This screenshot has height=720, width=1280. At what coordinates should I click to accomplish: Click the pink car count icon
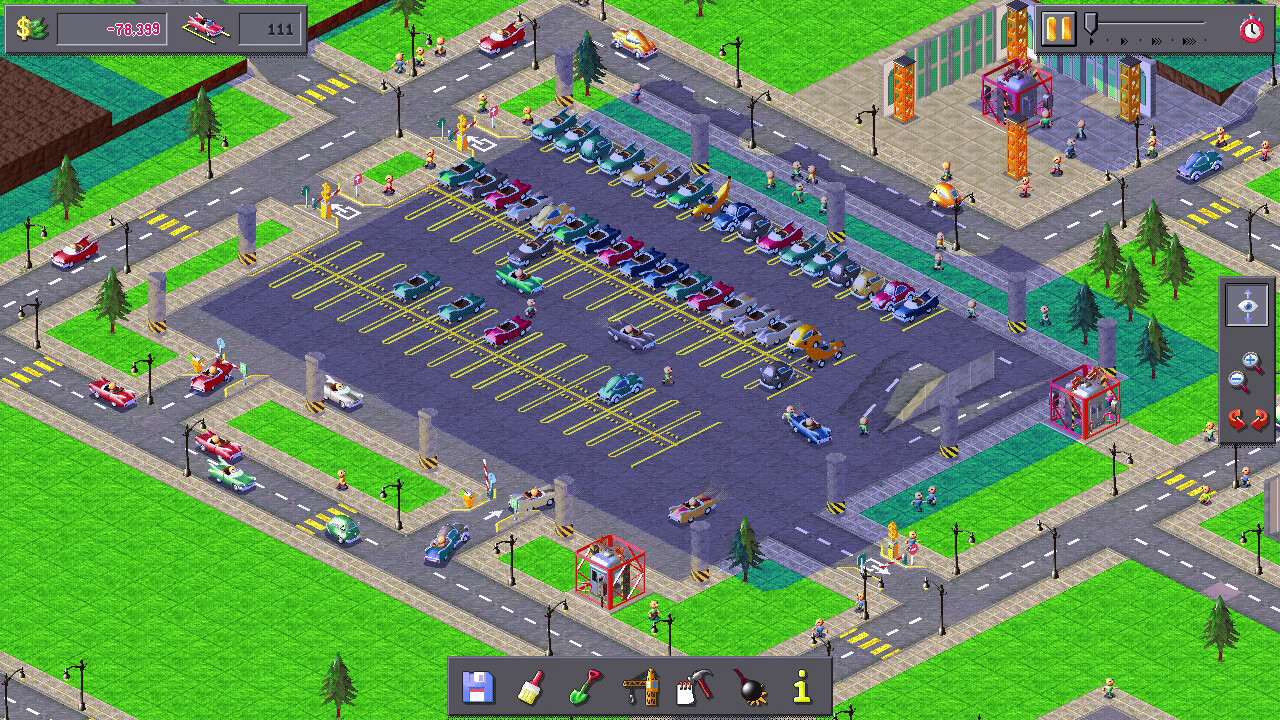pos(207,28)
